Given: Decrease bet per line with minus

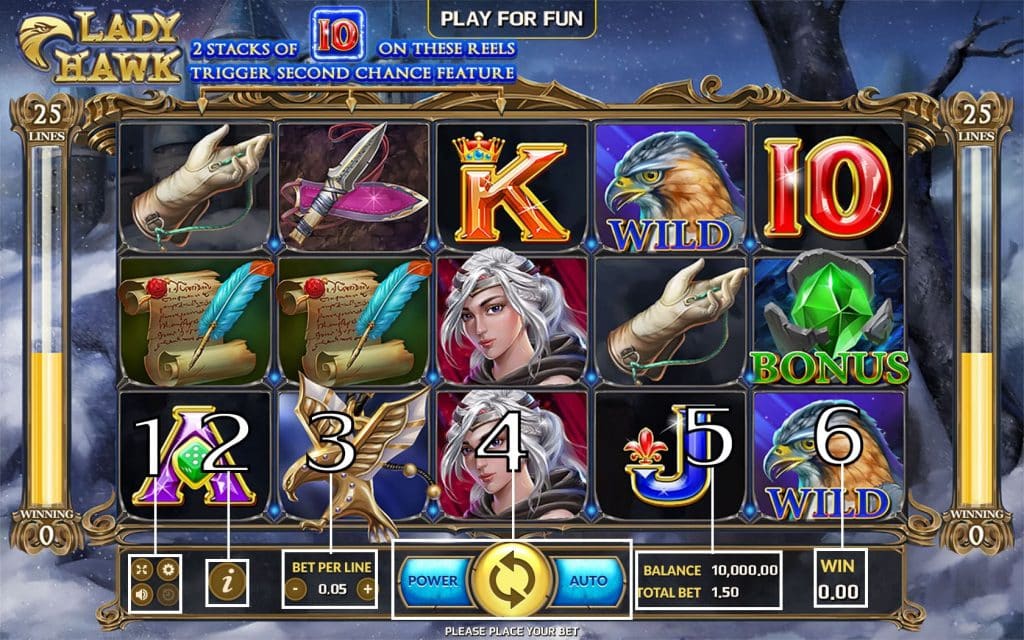Looking at the screenshot, I should (297, 589).
